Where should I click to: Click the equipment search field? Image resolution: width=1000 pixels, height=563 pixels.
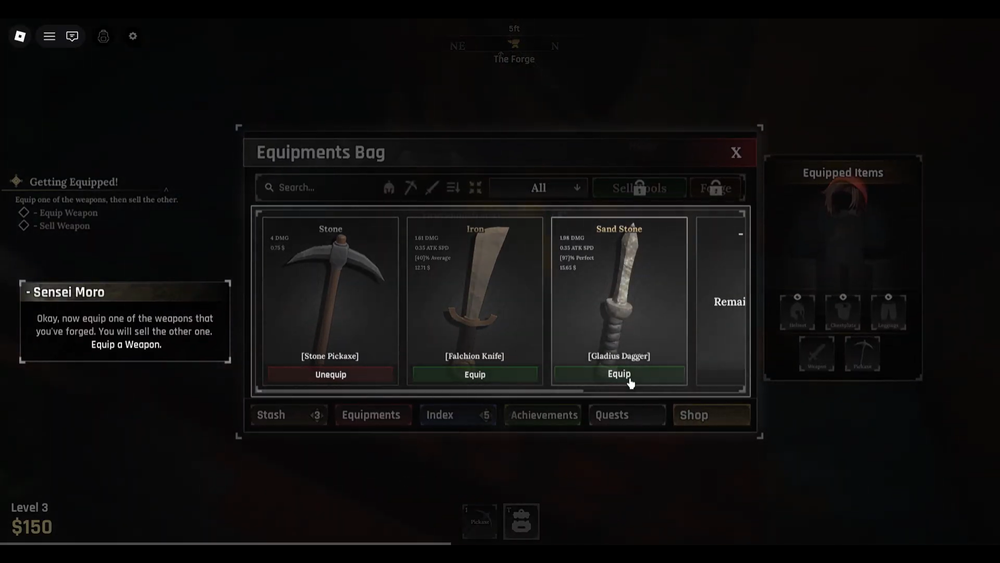pos(320,188)
